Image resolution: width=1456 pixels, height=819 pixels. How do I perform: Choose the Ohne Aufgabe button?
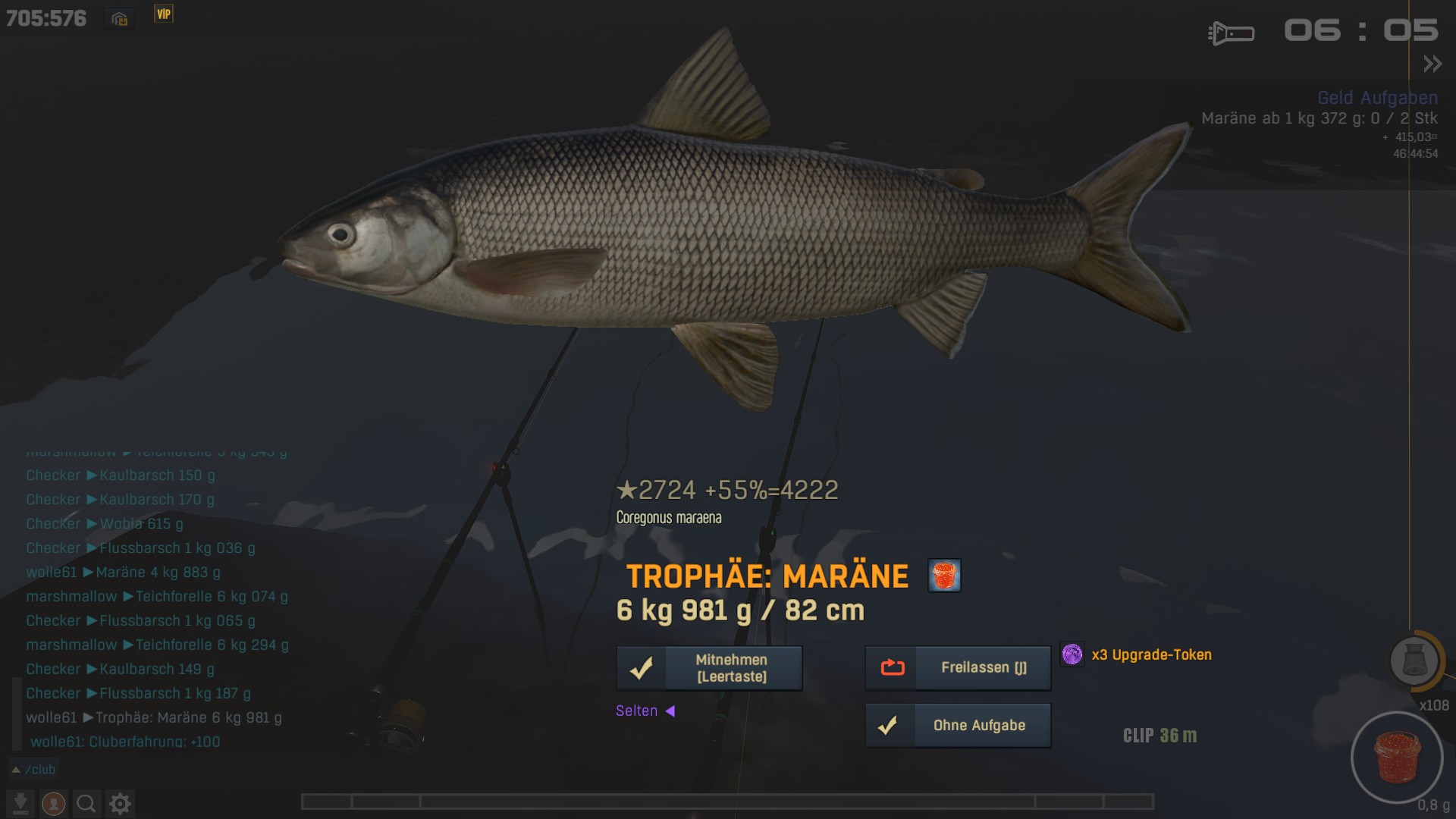point(958,726)
